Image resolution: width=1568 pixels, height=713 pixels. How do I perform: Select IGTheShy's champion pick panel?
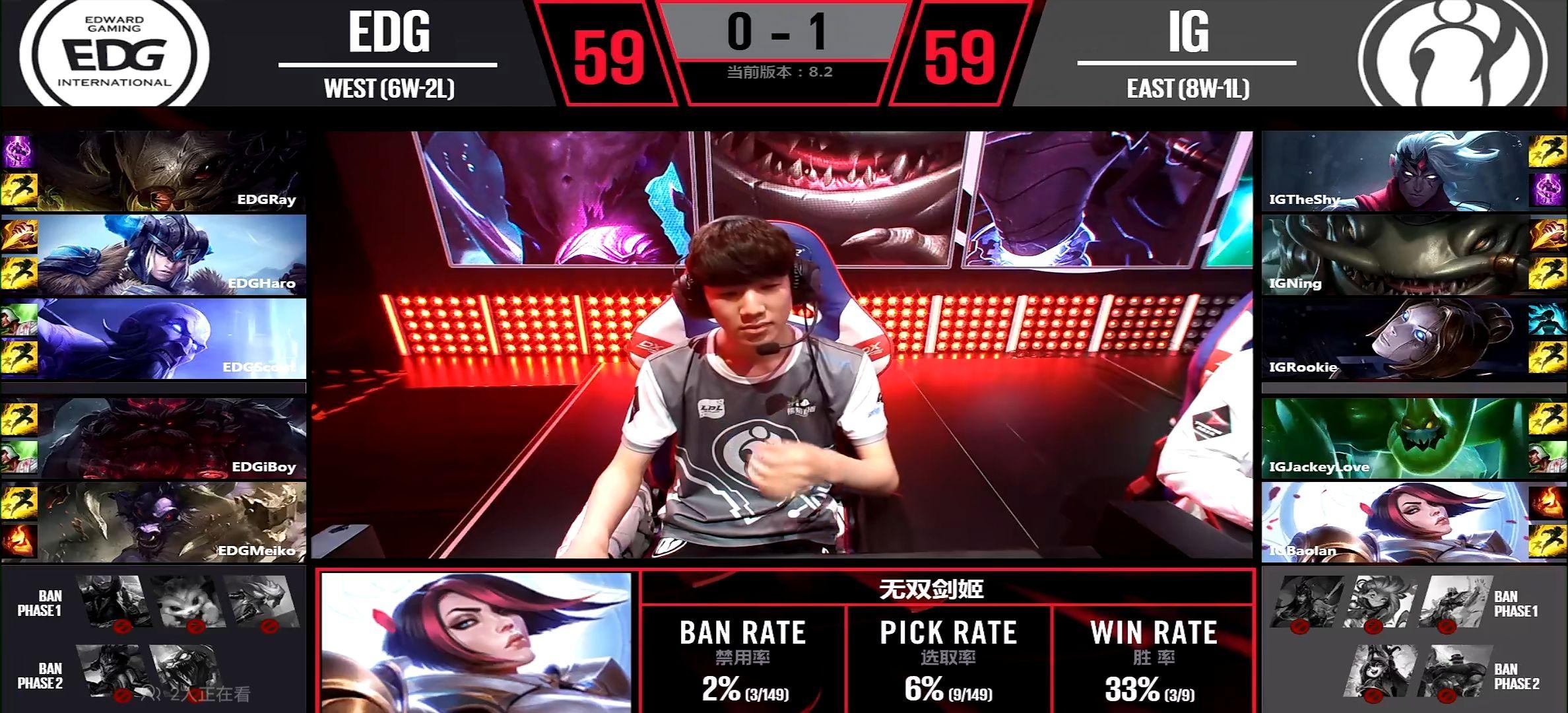[1394, 172]
